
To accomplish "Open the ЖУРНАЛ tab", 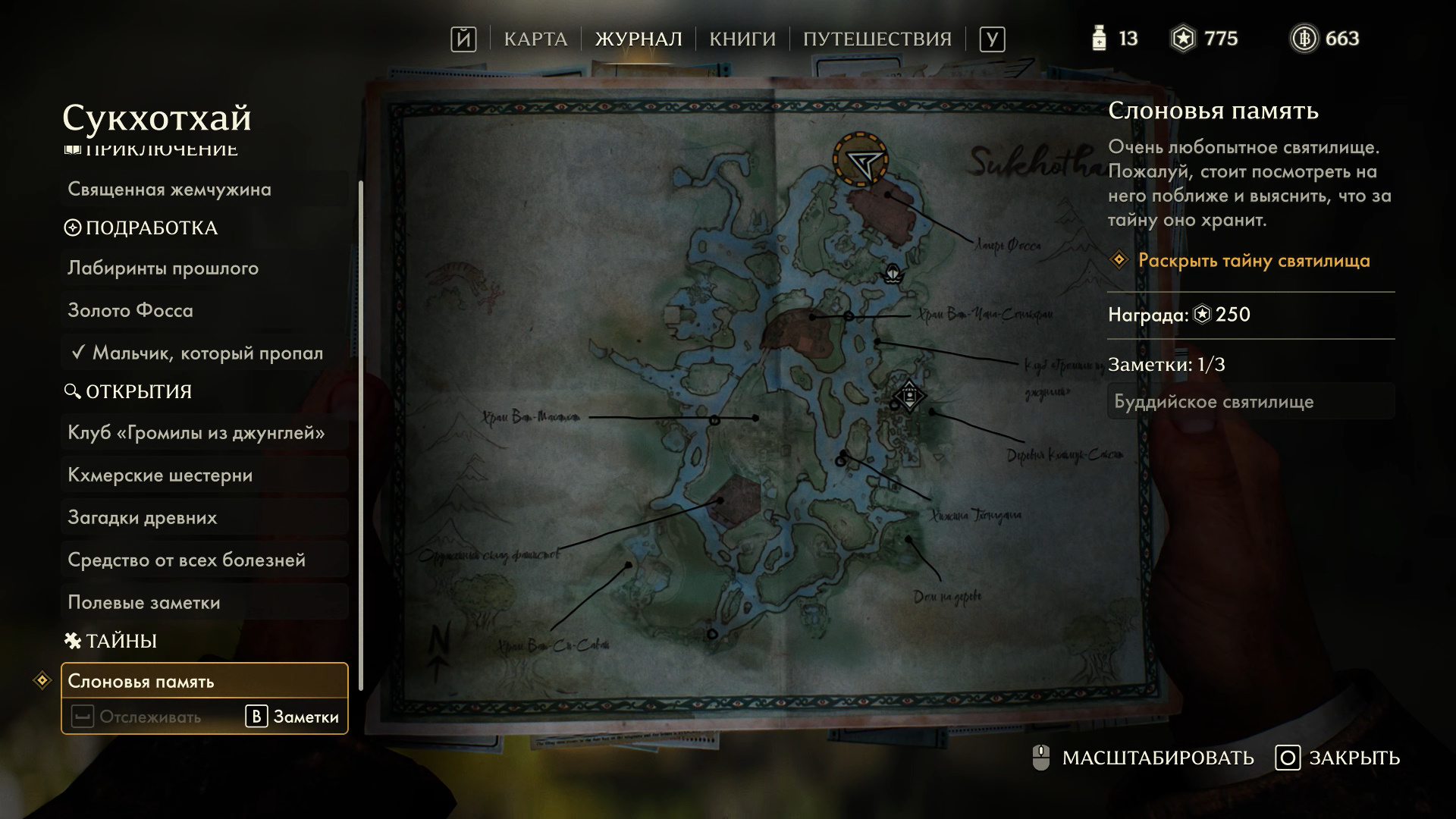I will tap(639, 39).
